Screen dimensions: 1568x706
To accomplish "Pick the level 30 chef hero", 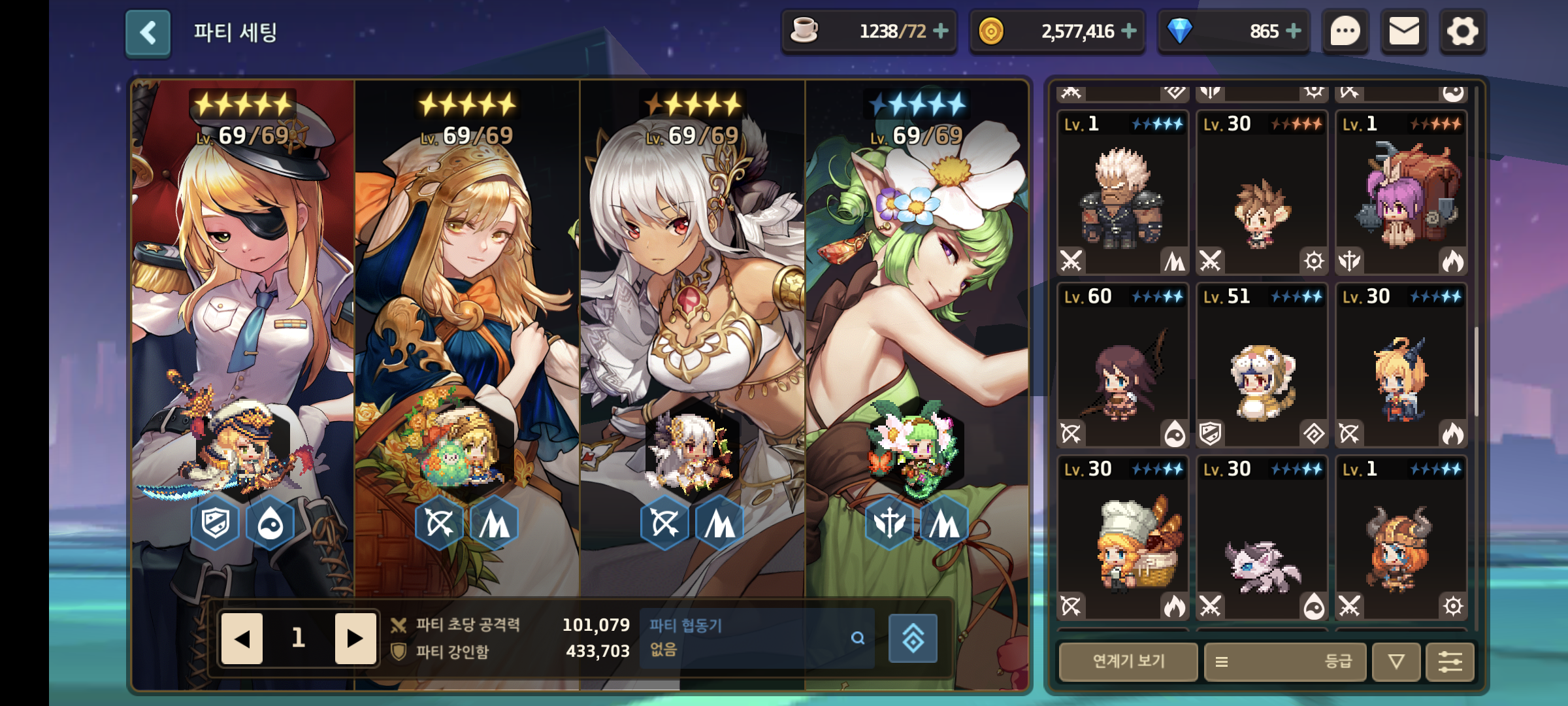I will (x=1122, y=539).
